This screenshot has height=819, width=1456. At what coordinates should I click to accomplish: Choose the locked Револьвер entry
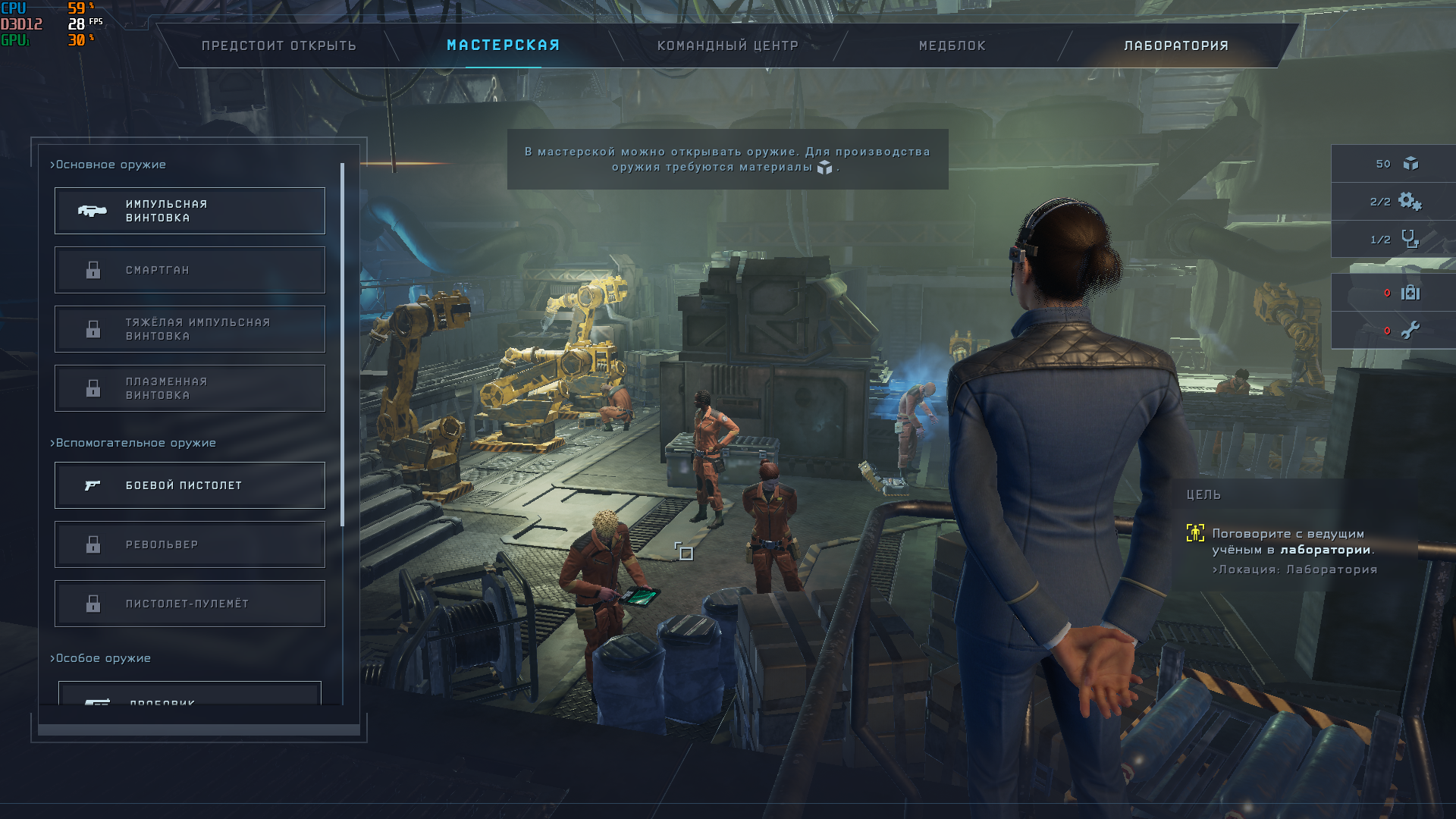click(190, 544)
